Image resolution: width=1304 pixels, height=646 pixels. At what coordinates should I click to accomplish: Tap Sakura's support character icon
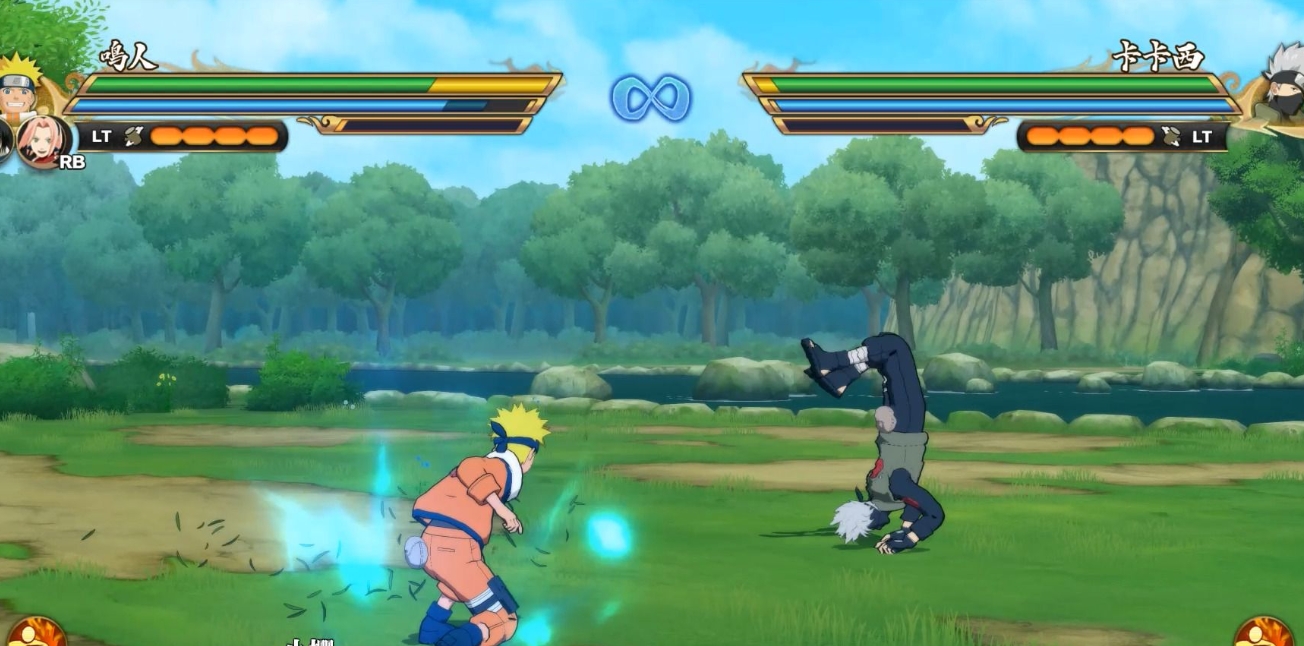pyautogui.click(x=44, y=141)
